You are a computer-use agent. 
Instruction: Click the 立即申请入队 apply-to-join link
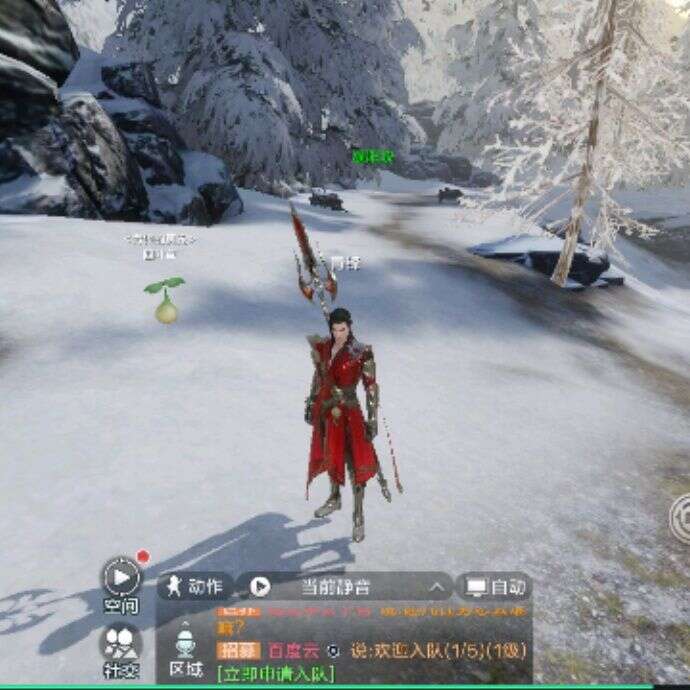tap(275, 673)
